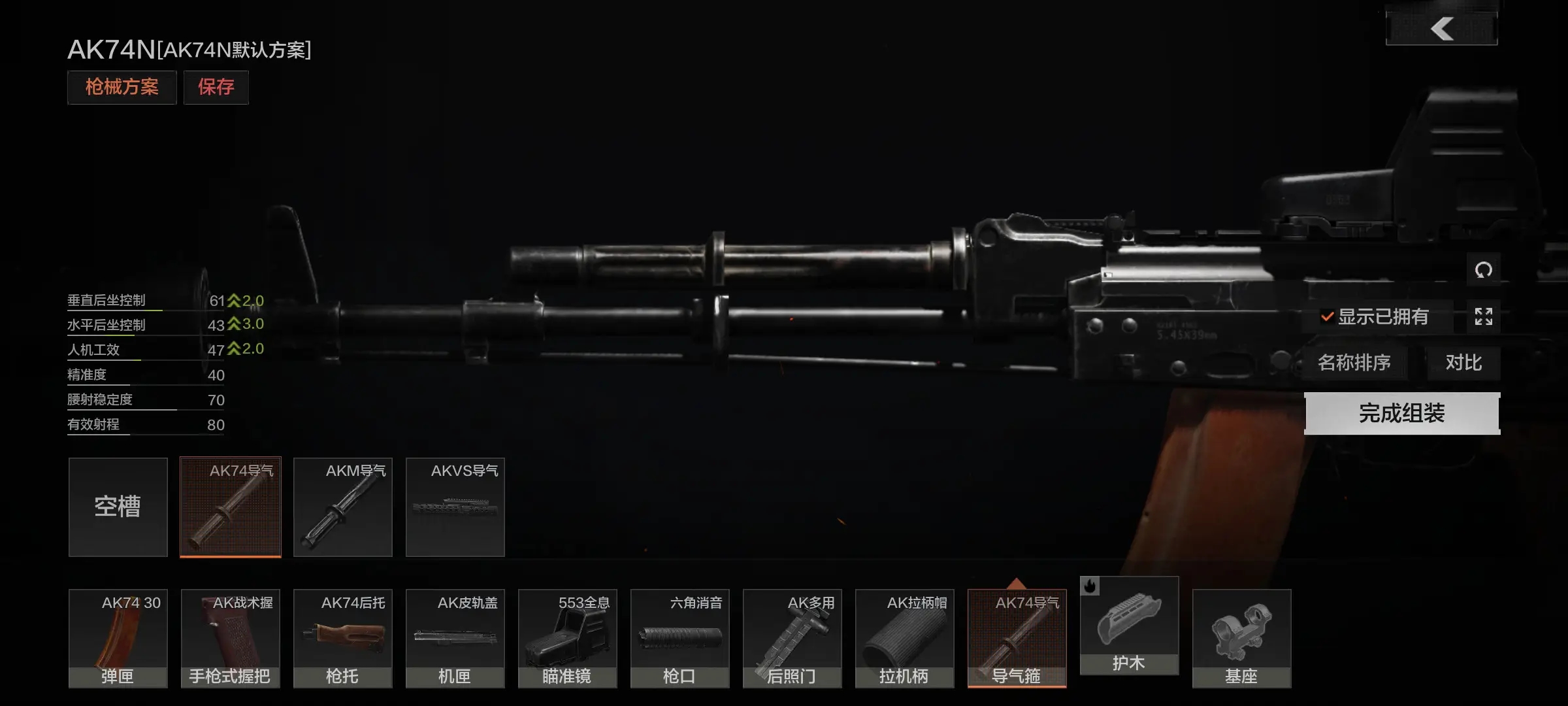Open the 枪械方案 weapon scheme menu
Viewport: 1568px width, 706px height.
(122, 87)
